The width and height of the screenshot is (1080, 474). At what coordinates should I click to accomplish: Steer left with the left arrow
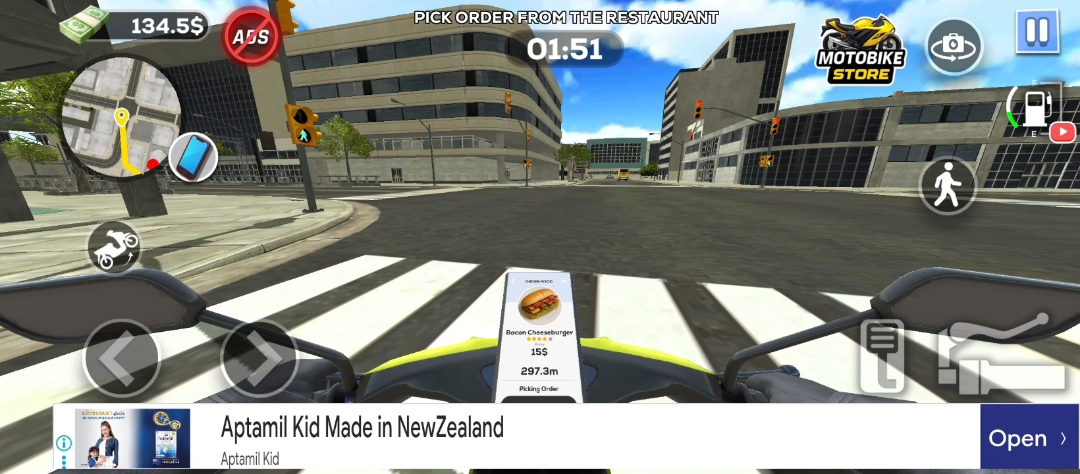(121, 357)
